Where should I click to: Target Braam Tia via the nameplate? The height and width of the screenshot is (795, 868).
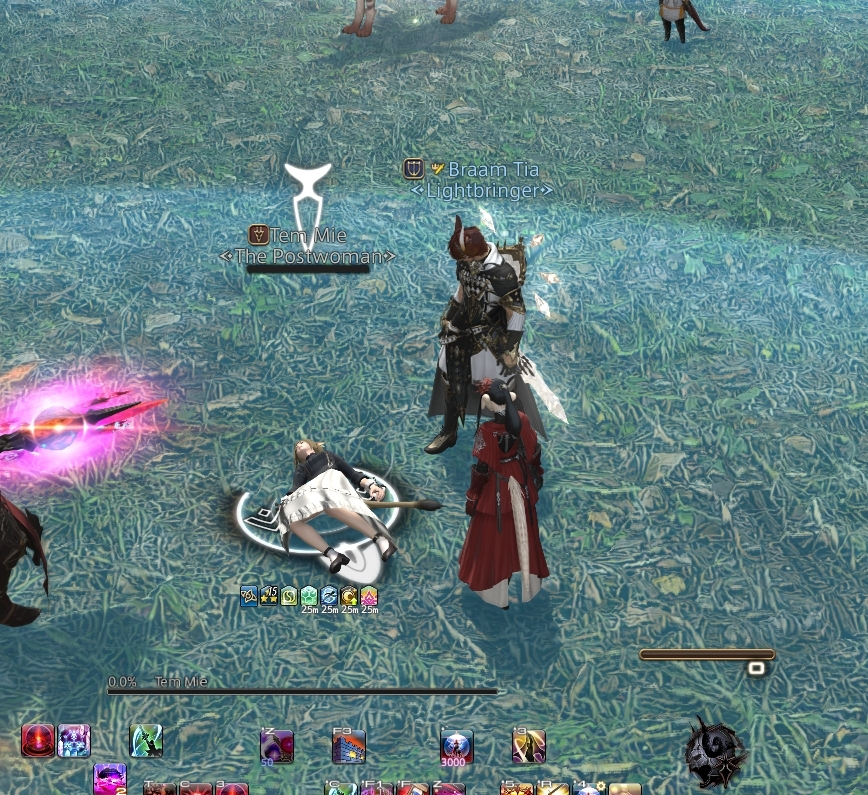[x=485, y=170]
